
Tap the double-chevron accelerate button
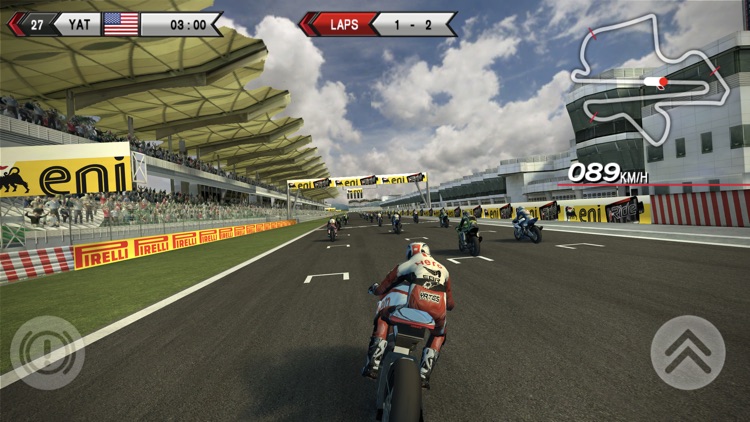click(x=688, y=352)
